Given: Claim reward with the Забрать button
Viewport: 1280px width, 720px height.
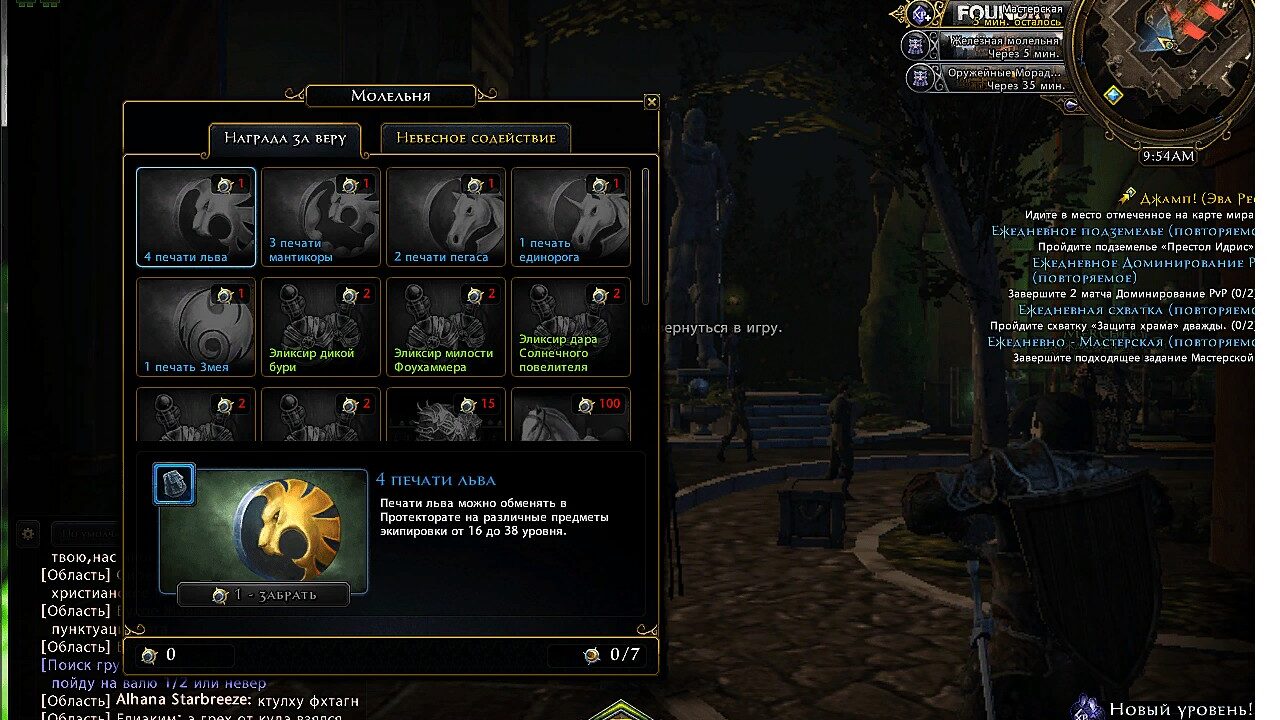Looking at the screenshot, I should (264, 595).
